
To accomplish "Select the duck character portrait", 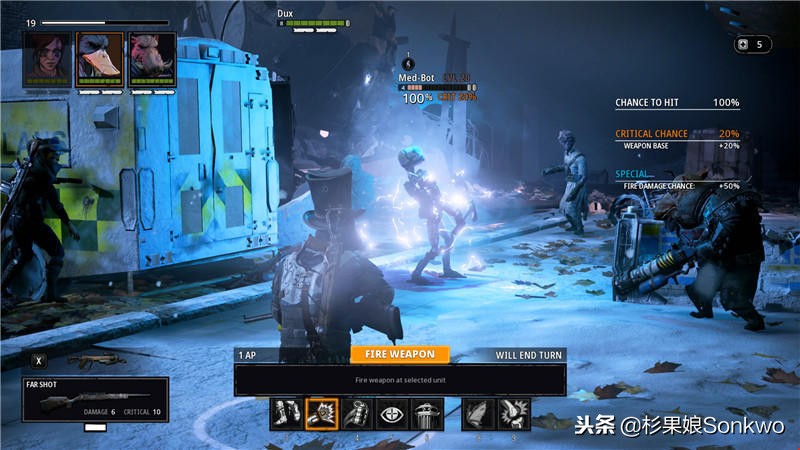I will 100,57.
